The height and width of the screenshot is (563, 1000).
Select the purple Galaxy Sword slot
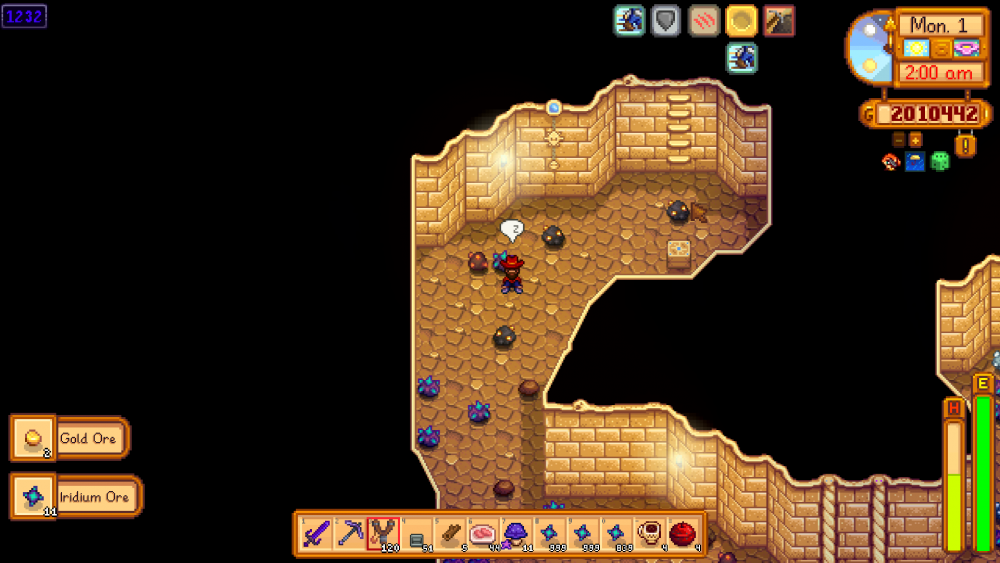click(317, 533)
